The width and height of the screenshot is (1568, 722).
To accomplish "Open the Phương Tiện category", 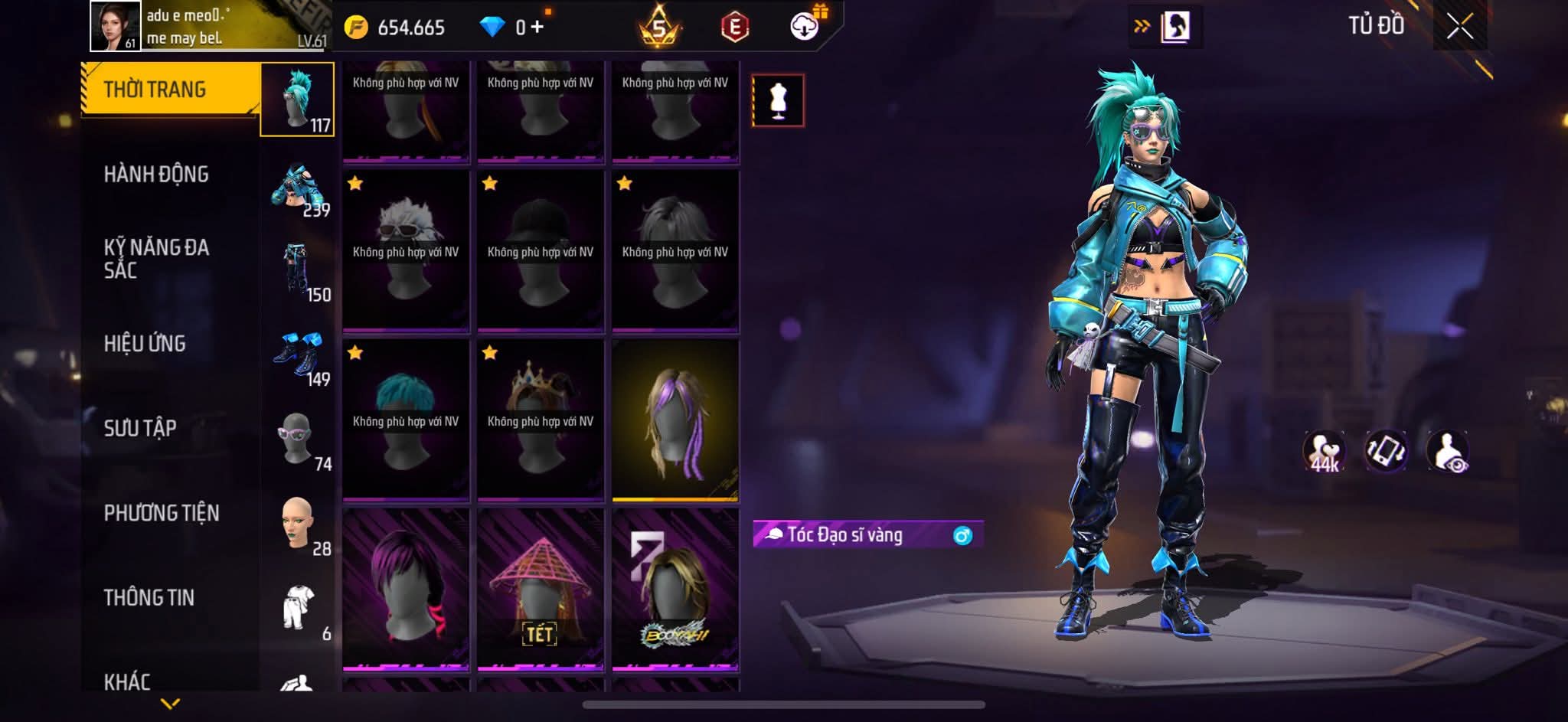I will coord(162,513).
